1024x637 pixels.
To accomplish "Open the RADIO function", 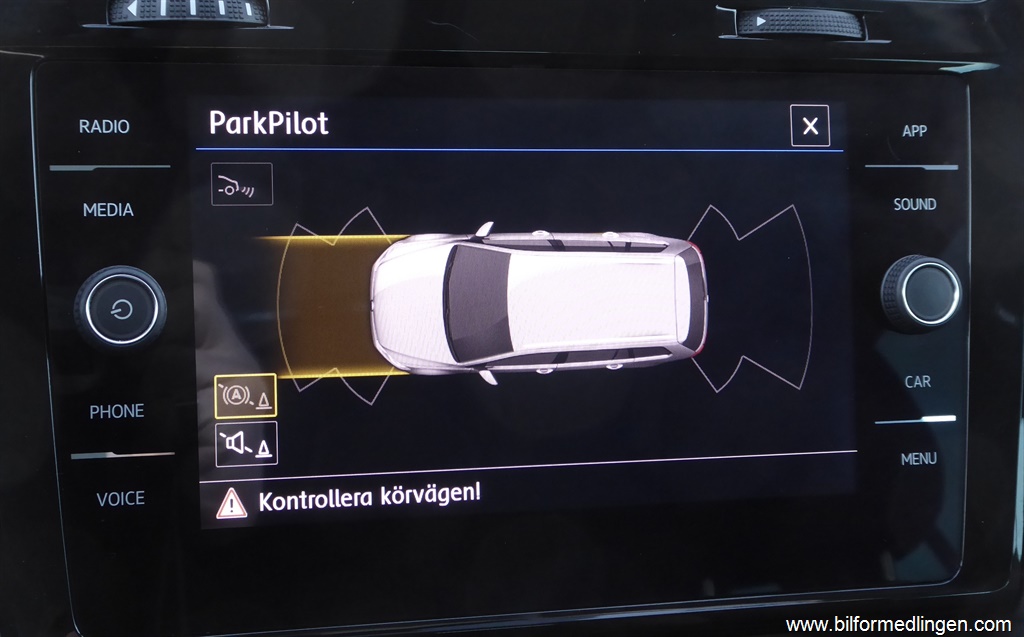I will pos(105,127).
